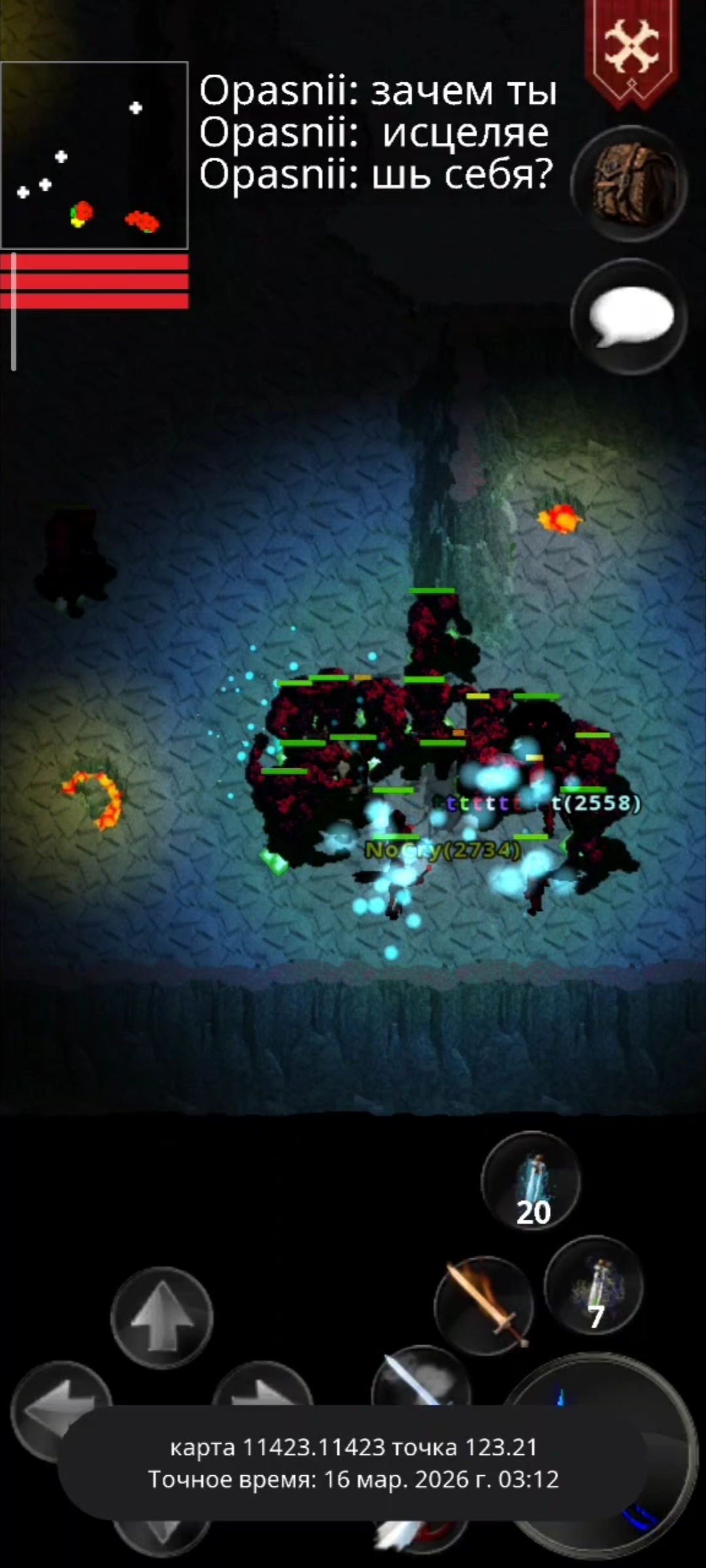Move up with the up arrow
This screenshot has width=706, height=1568.
tap(161, 1317)
